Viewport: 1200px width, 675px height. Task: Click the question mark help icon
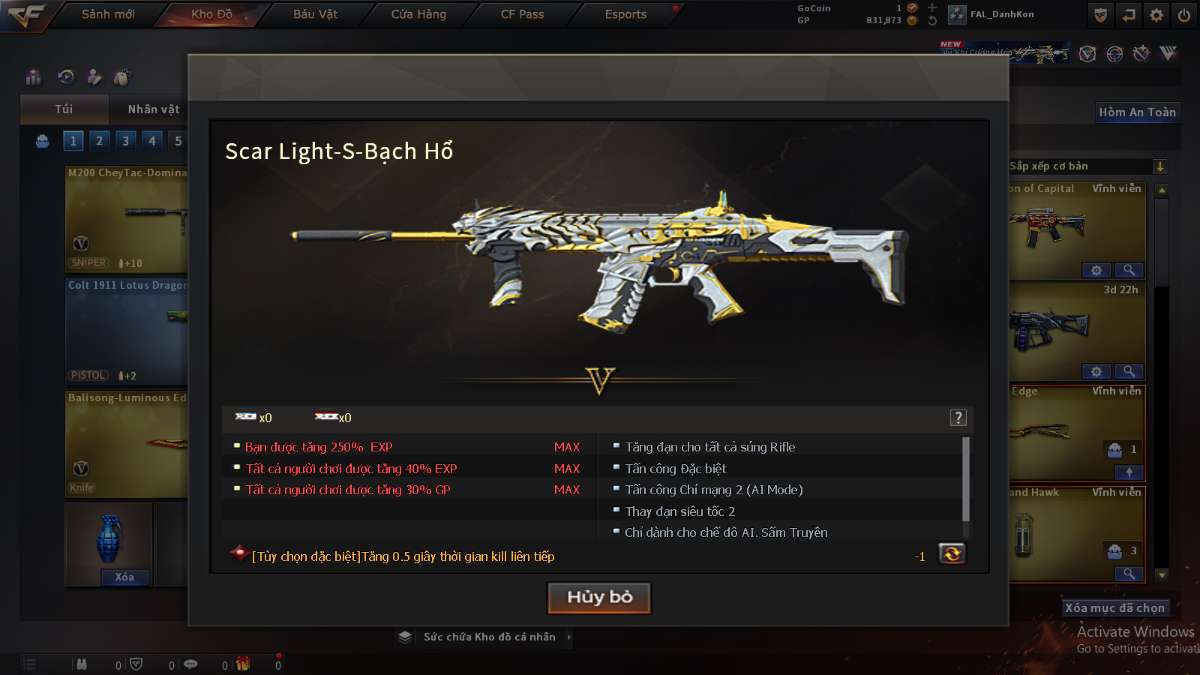pos(958,418)
